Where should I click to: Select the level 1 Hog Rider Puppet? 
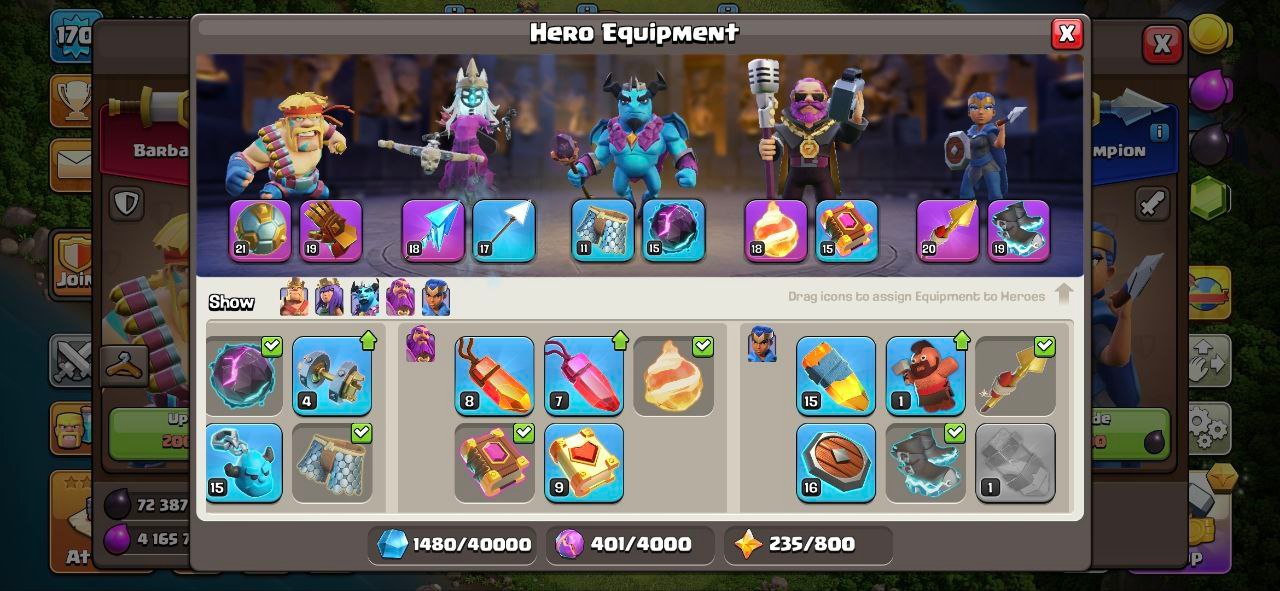click(x=926, y=376)
